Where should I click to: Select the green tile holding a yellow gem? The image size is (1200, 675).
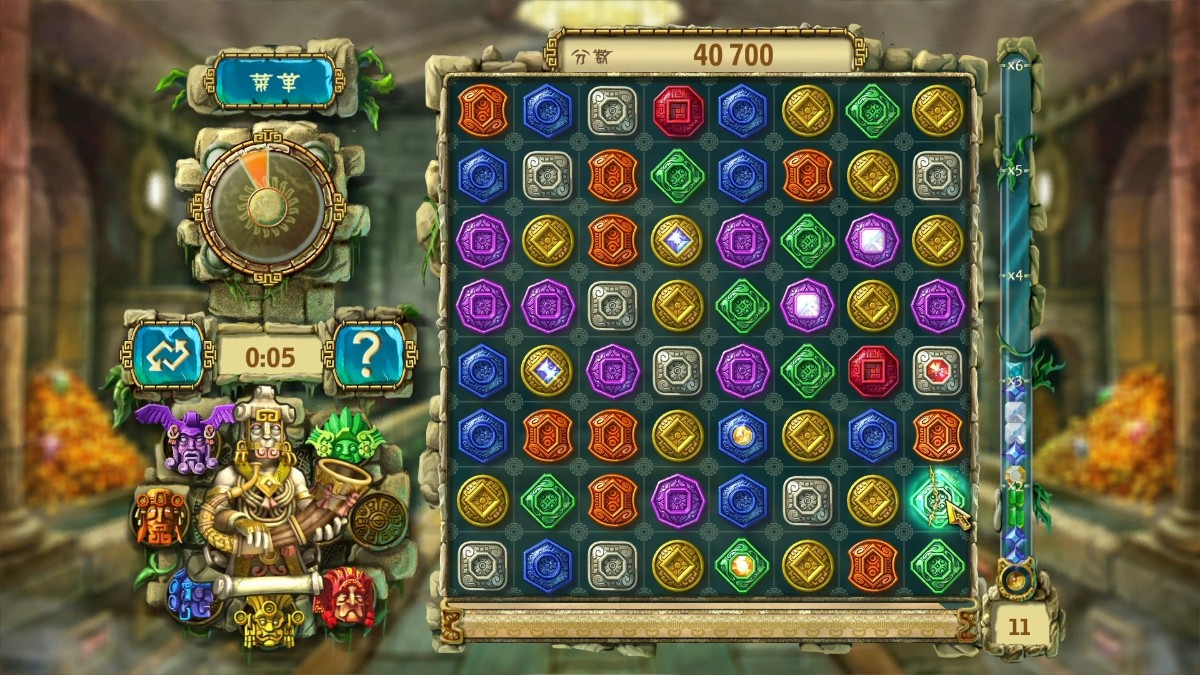click(x=741, y=565)
